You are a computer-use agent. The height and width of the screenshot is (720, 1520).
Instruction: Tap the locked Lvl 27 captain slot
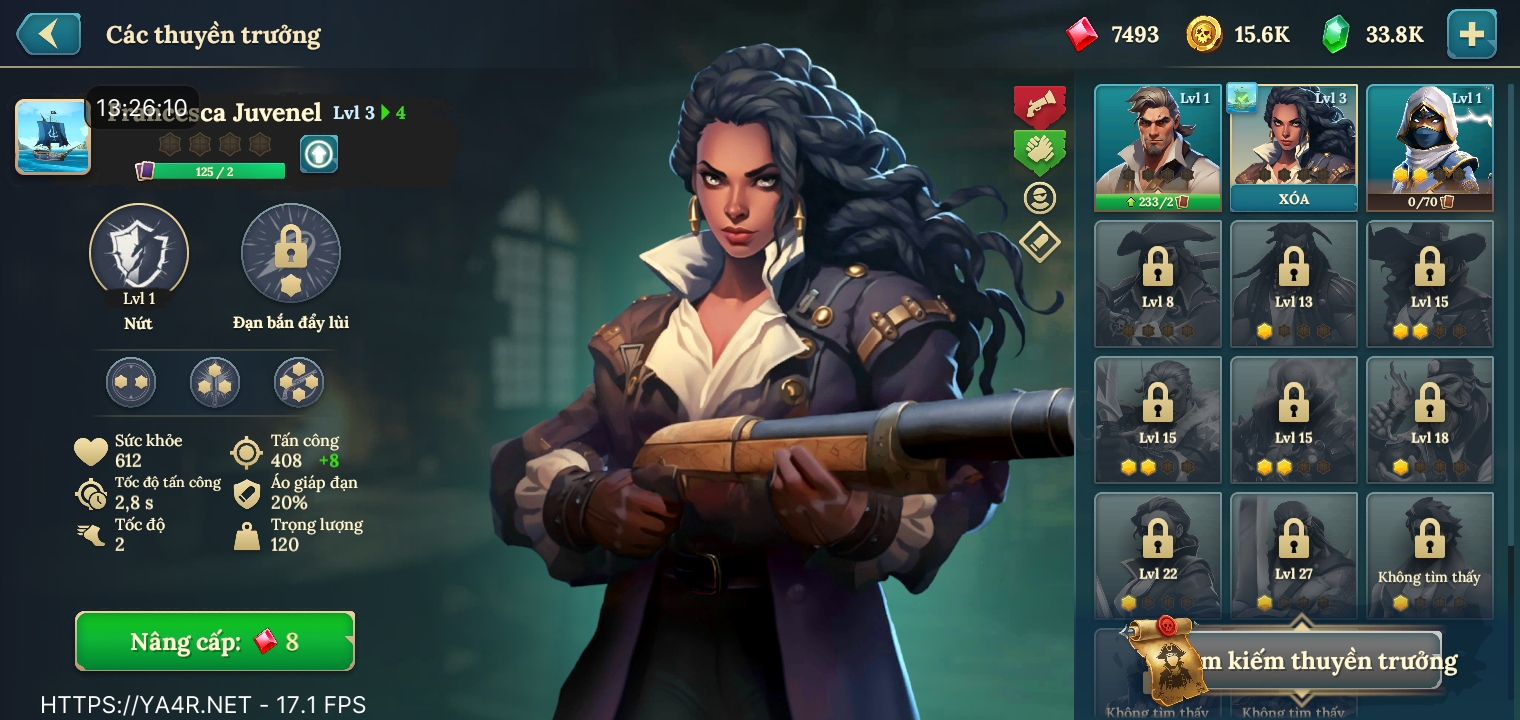pyautogui.click(x=1294, y=555)
